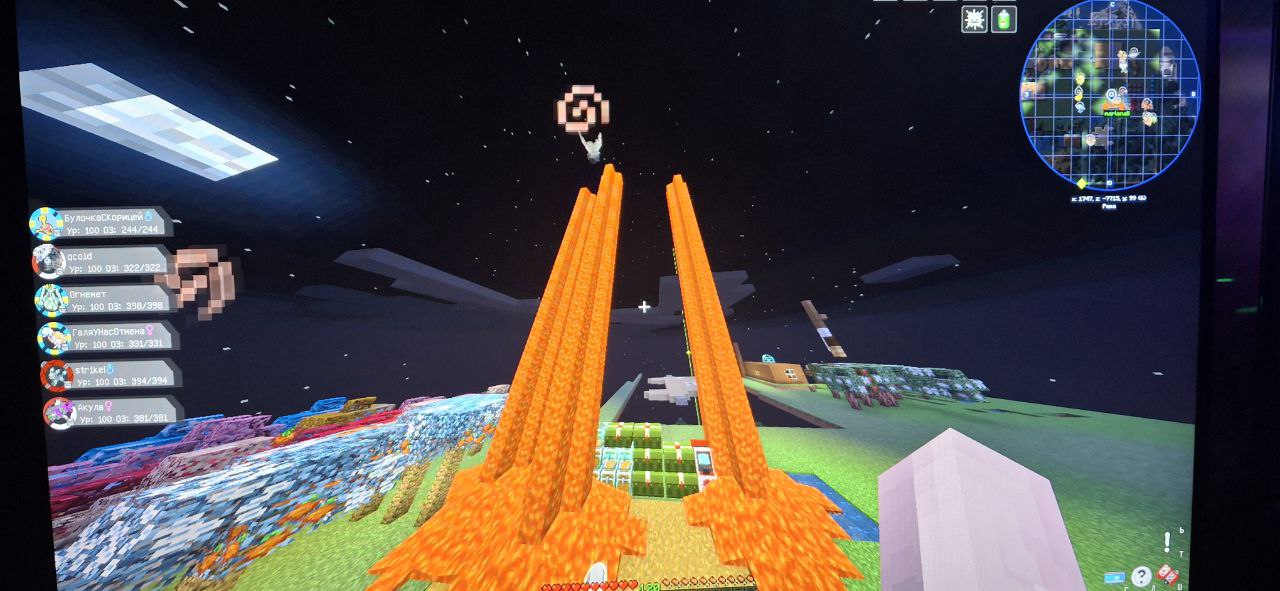Image resolution: width=1280 pixels, height=591 pixels.
Task: Open the question mark help icon
Action: pos(1141,576)
